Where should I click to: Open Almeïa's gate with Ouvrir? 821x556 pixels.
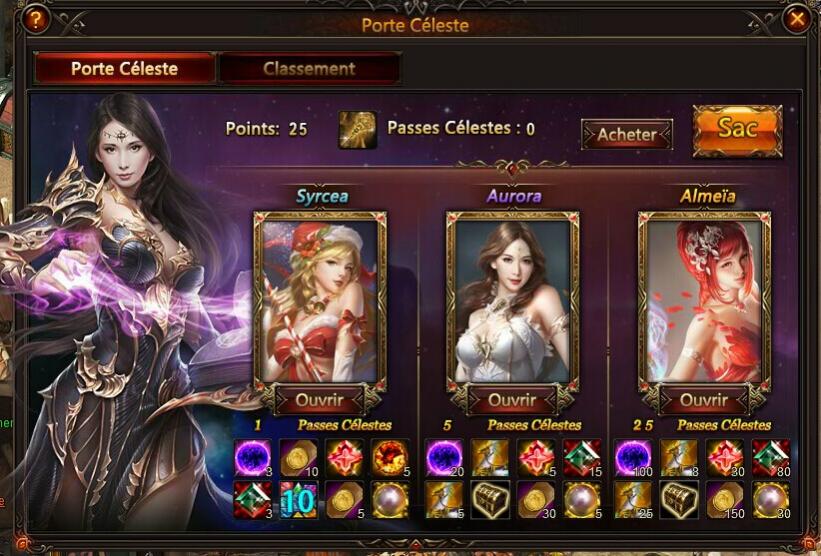(704, 400)
